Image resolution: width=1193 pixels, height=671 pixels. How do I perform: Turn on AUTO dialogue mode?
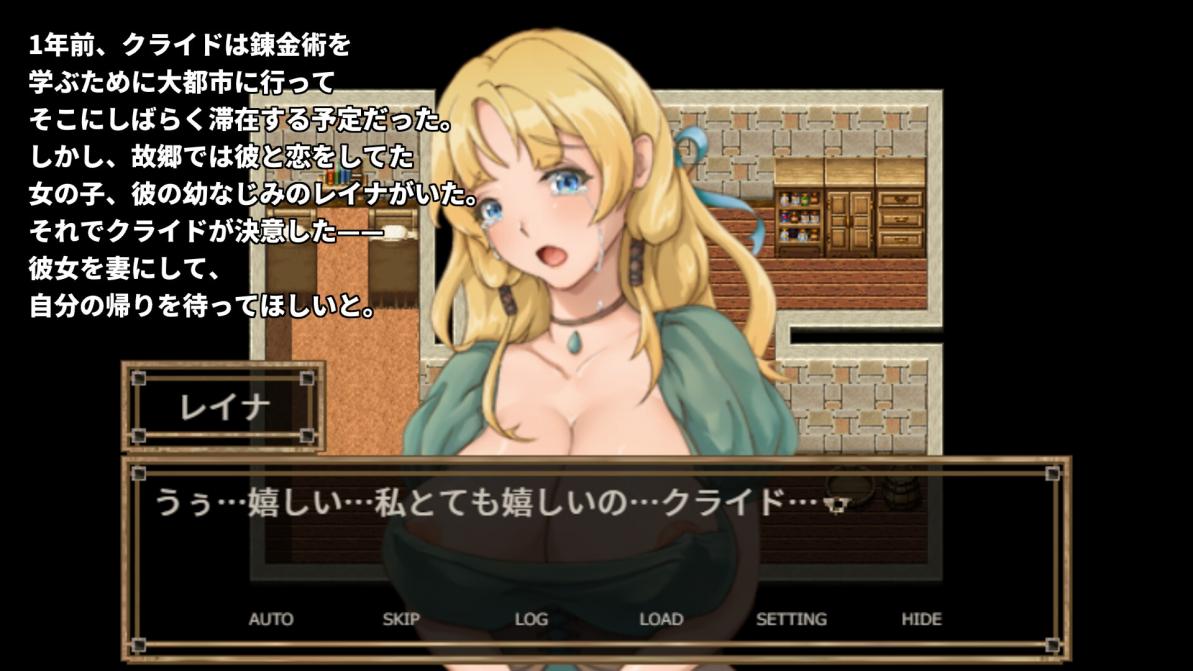tap(271, 619)
